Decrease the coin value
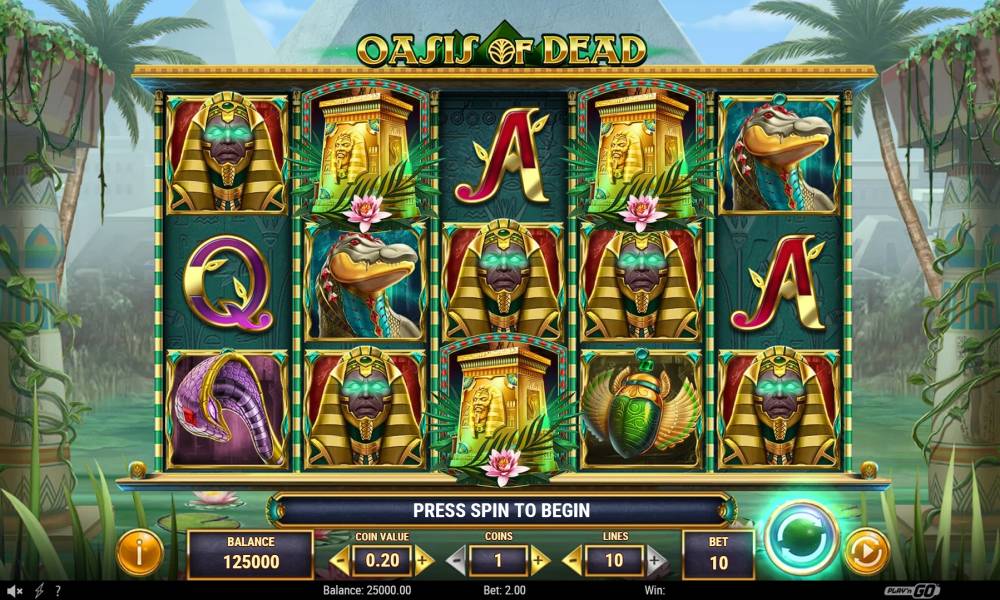The width and height of the screenshot is (1000, 600). pyautogui.click(x=340, y=560)
